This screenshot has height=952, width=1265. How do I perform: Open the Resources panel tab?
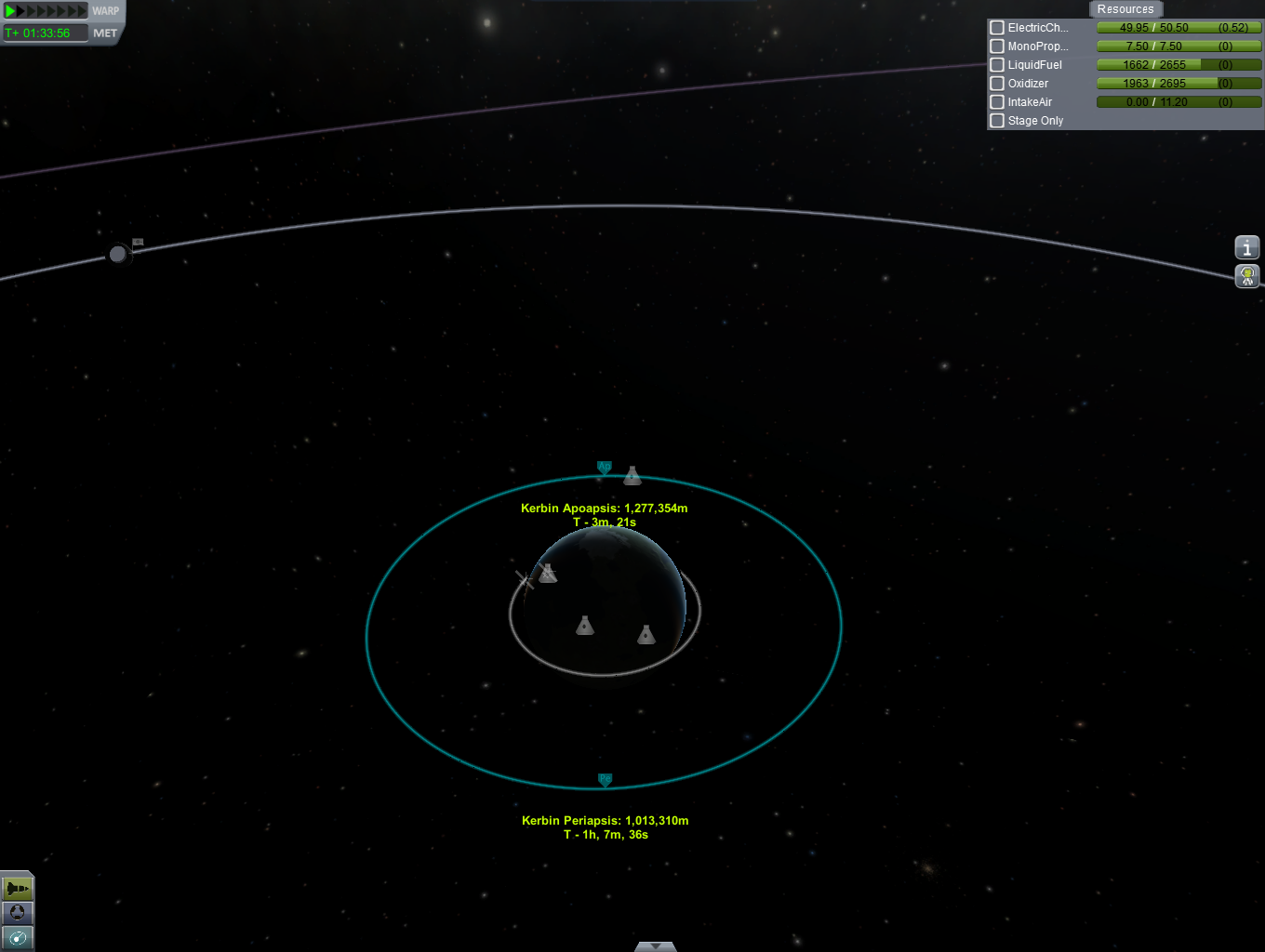click(x=1125, y=9)
